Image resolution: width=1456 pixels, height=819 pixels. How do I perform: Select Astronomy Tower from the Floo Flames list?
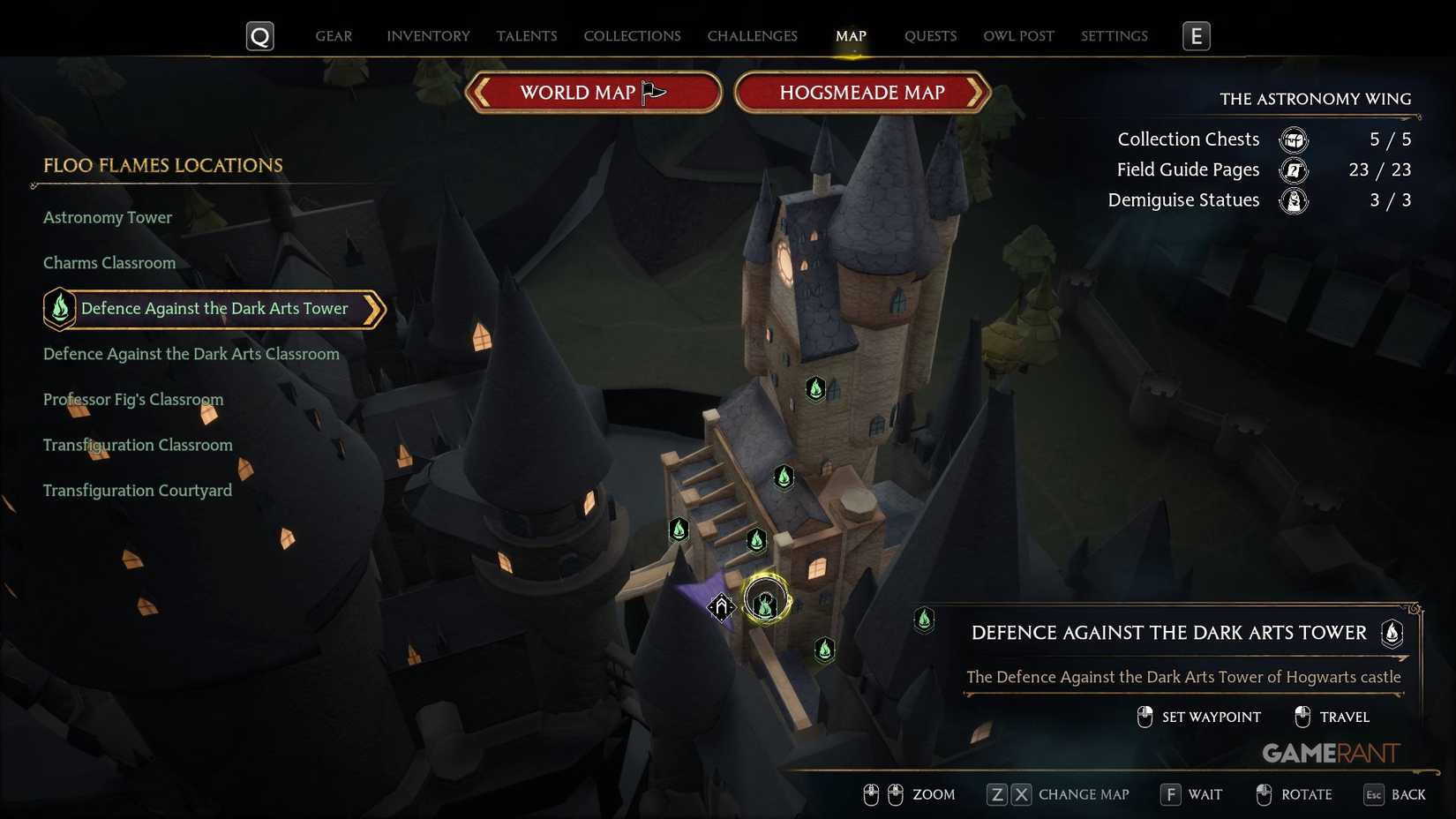tap(108, 217)
